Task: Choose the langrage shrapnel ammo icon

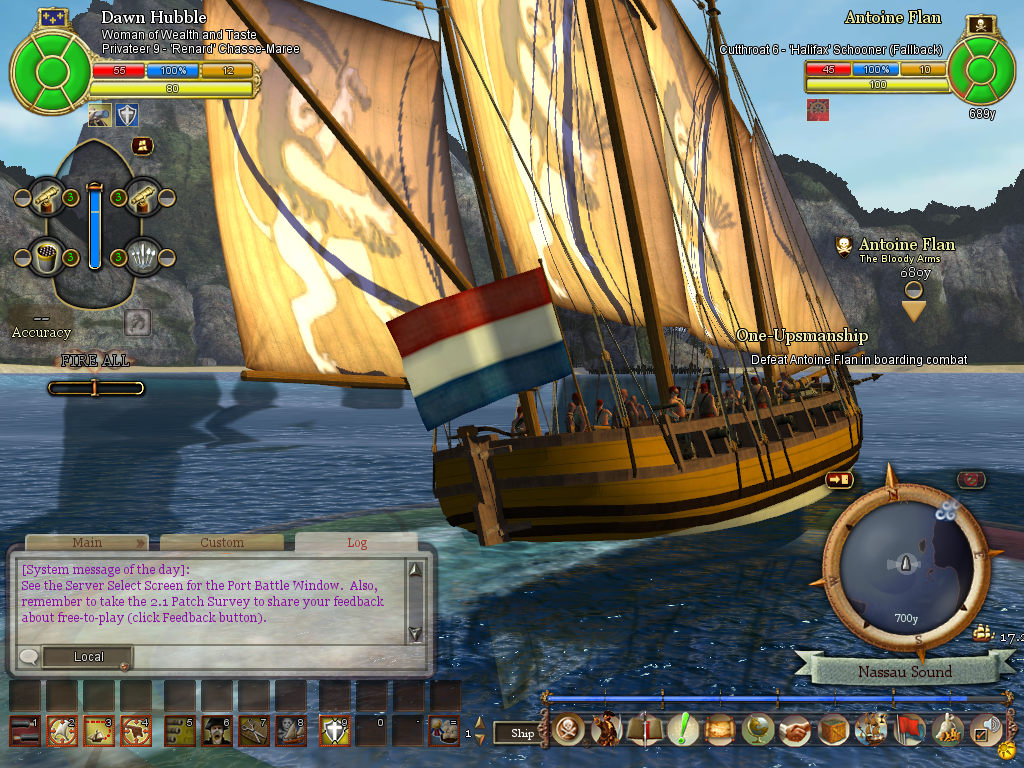Action: pos(145,257)
